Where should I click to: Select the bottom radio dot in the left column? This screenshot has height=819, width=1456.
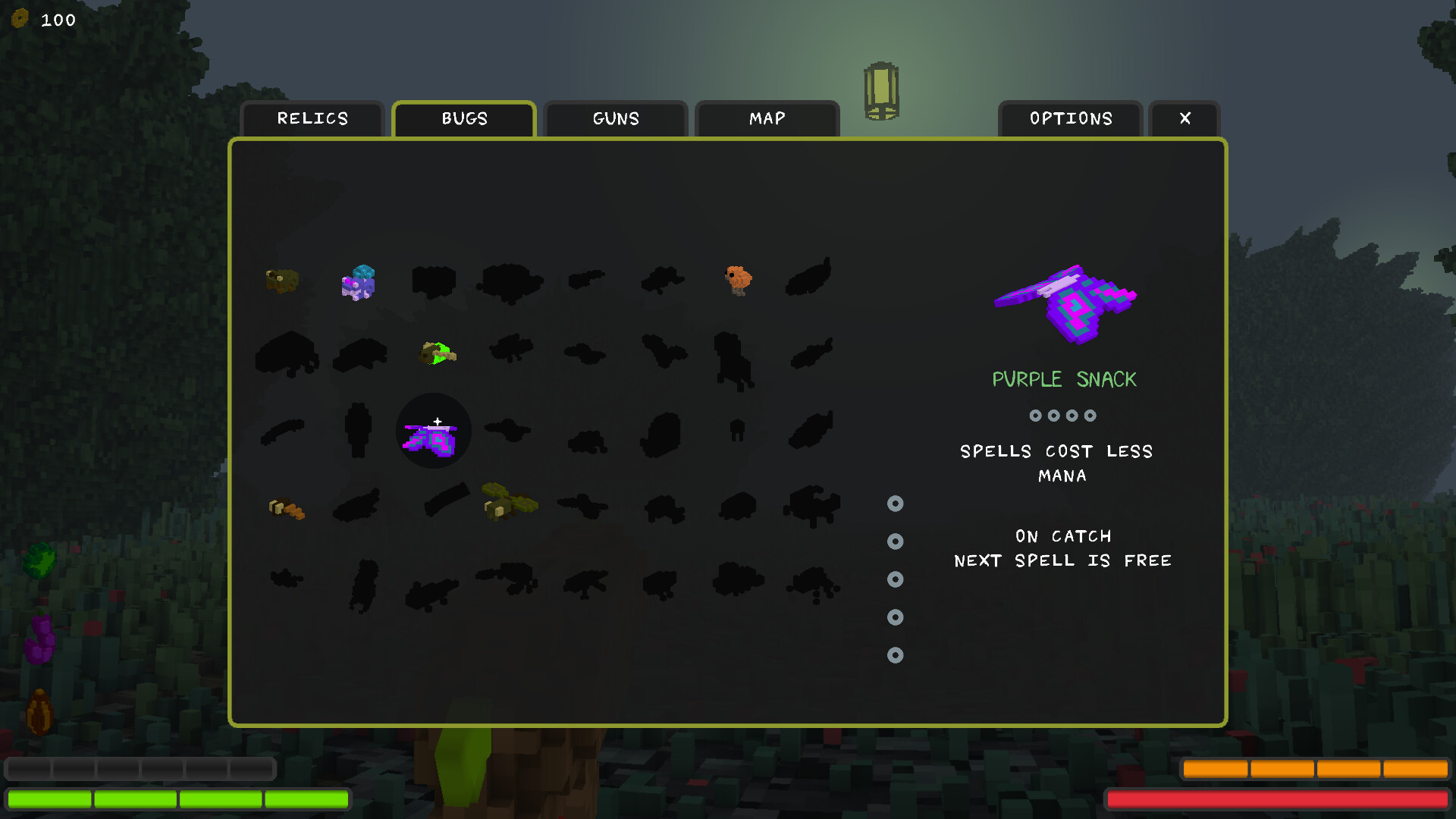click(895, 654)
